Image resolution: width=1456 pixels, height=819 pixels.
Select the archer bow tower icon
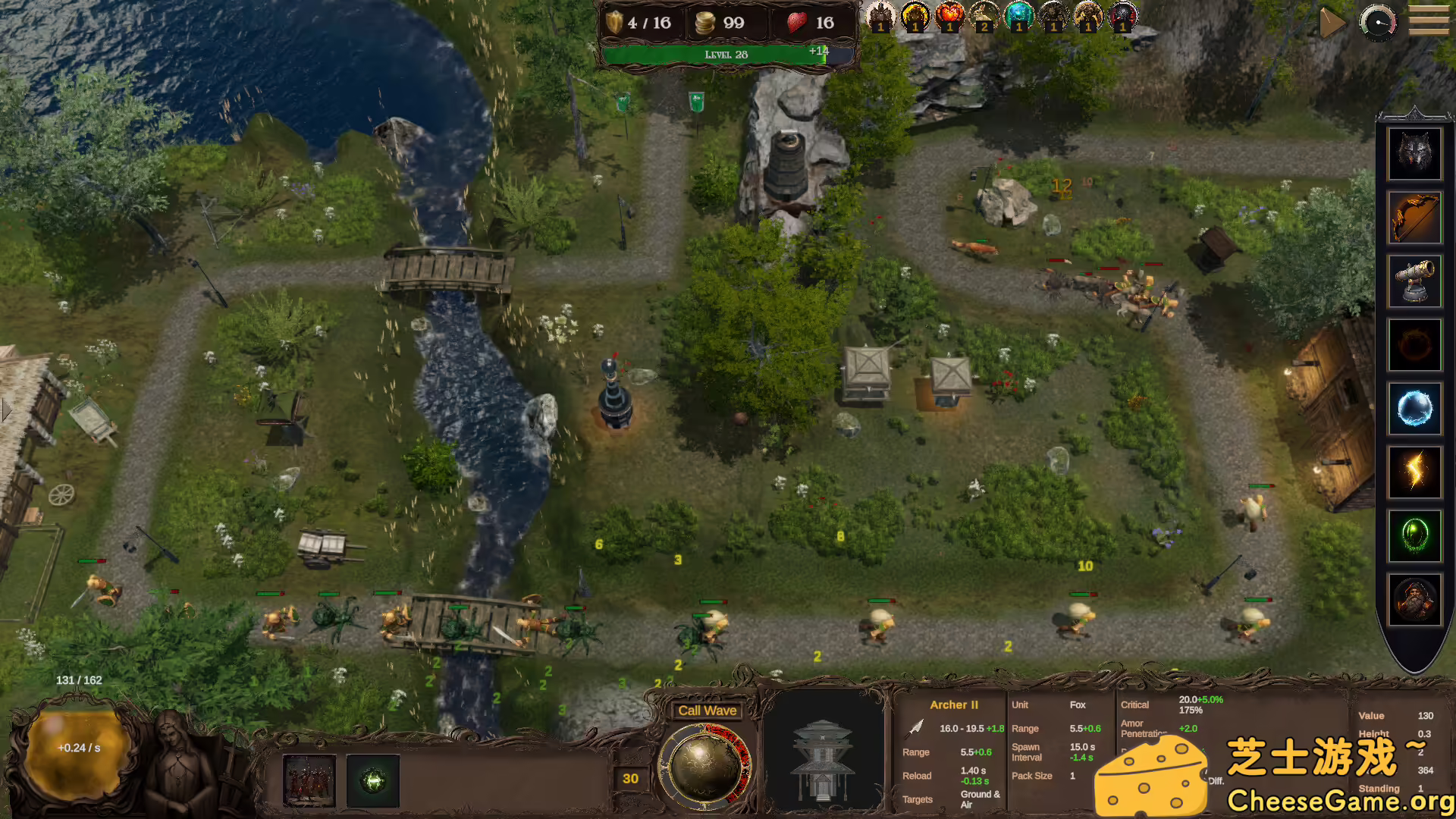click(1415, 218)
